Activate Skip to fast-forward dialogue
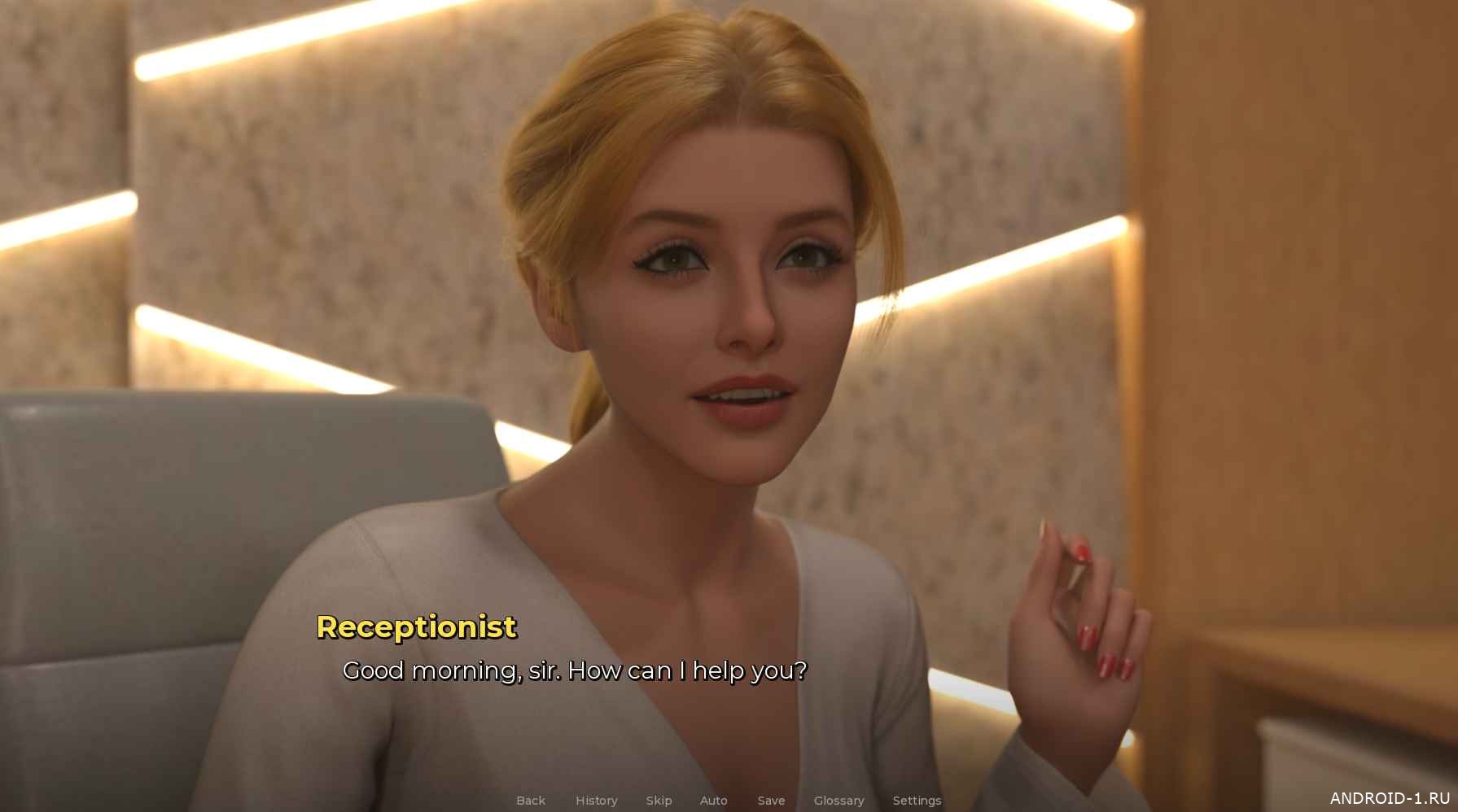Image resolution: width=1458 pixels, height=812 pixels. (x=659, y=801)
